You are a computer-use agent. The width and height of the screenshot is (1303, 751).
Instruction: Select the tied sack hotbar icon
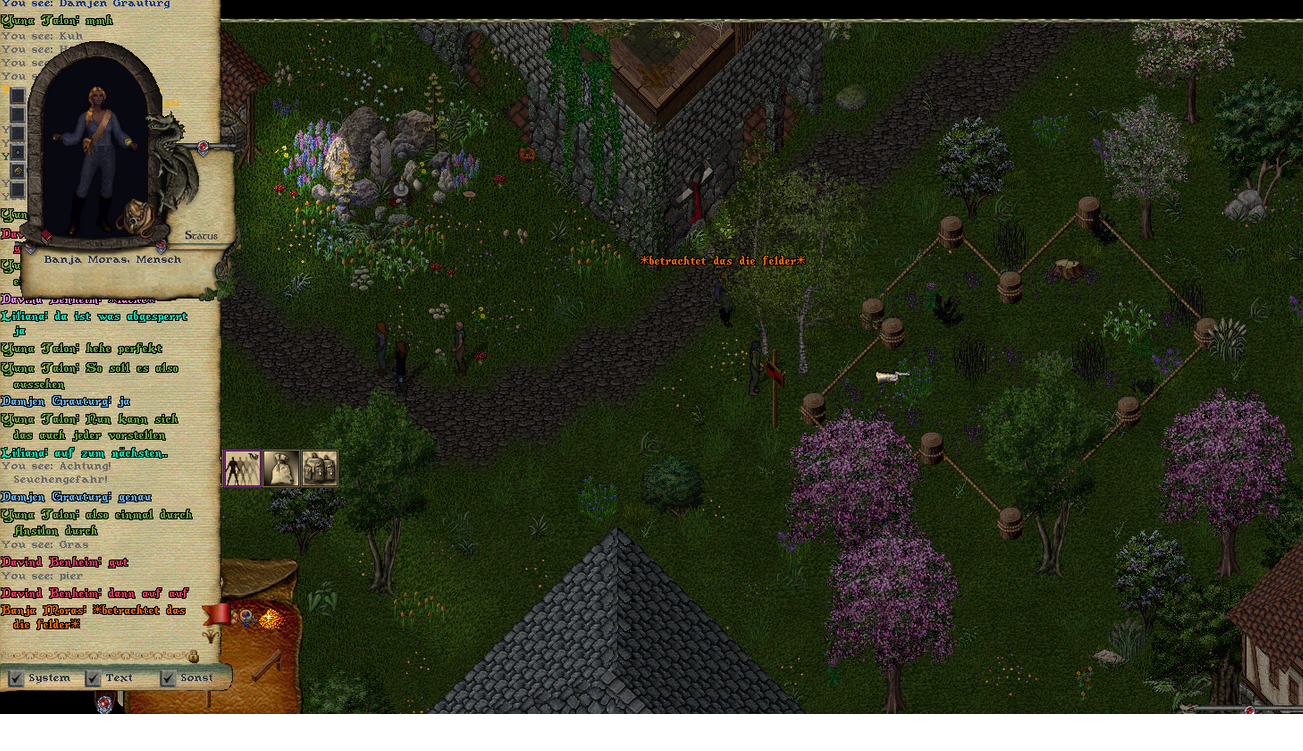click(x=281, y=468)
